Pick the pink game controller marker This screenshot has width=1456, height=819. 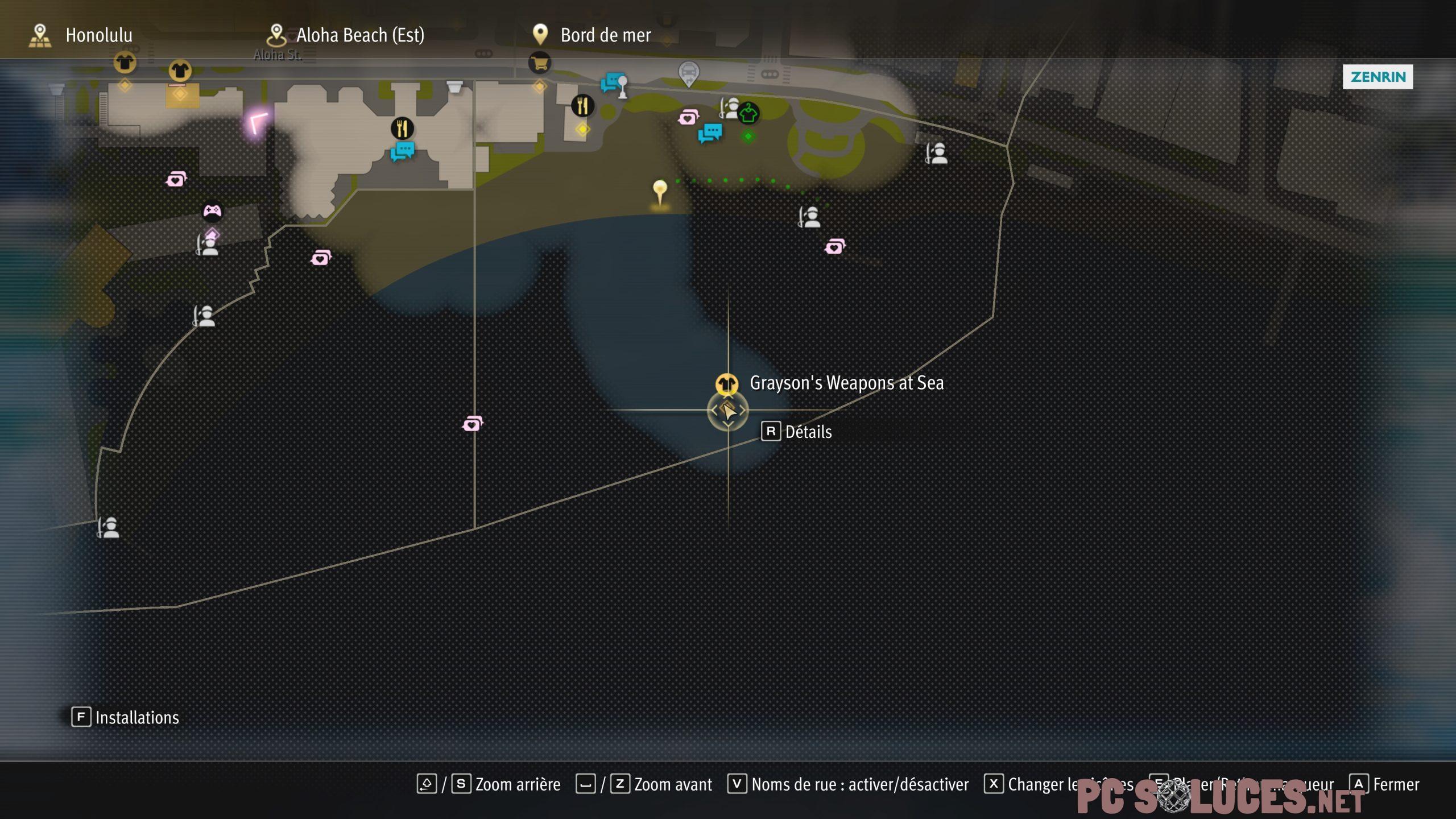tap(212, 212)
